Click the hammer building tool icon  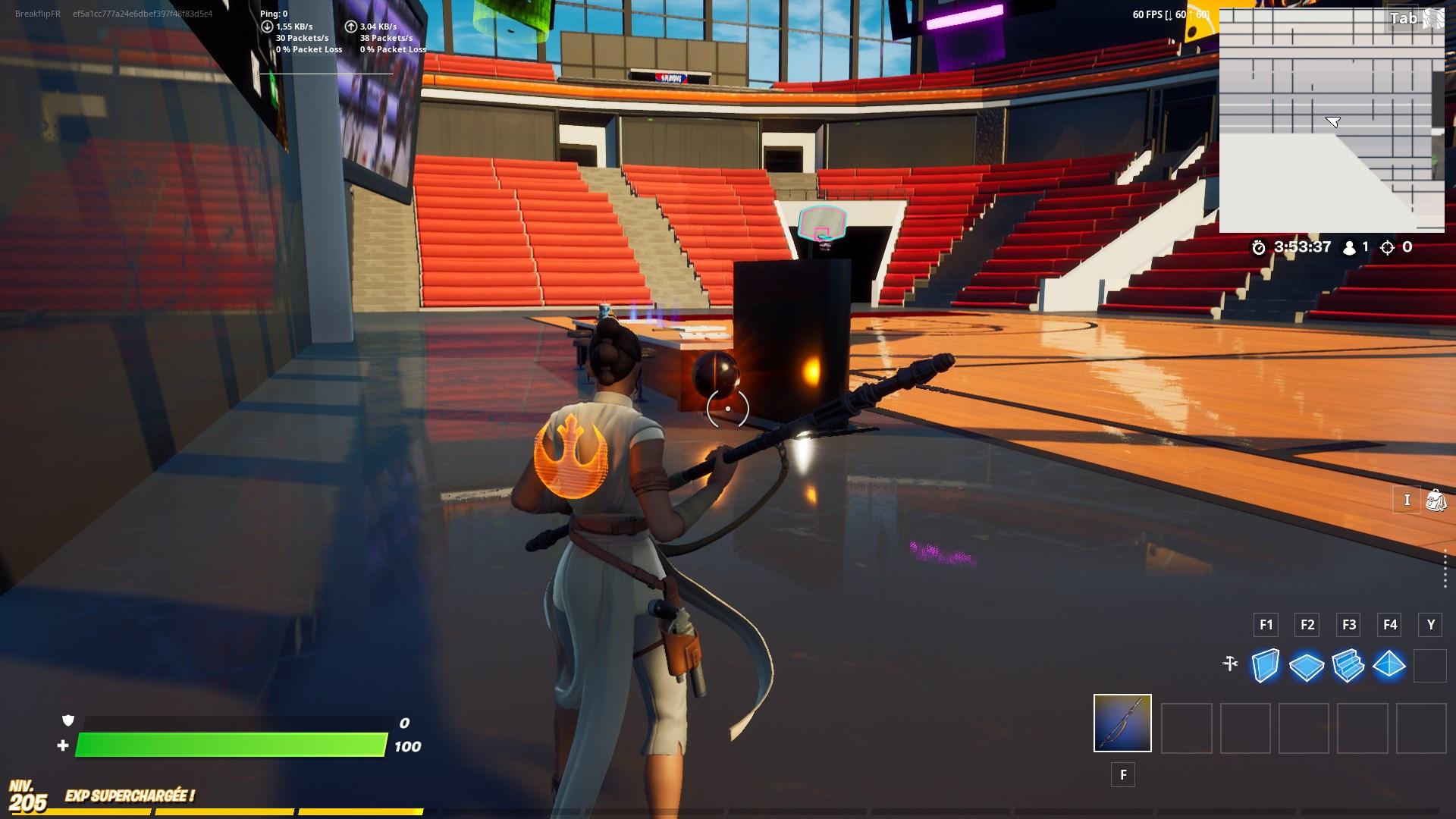(x=1230, y=664)
